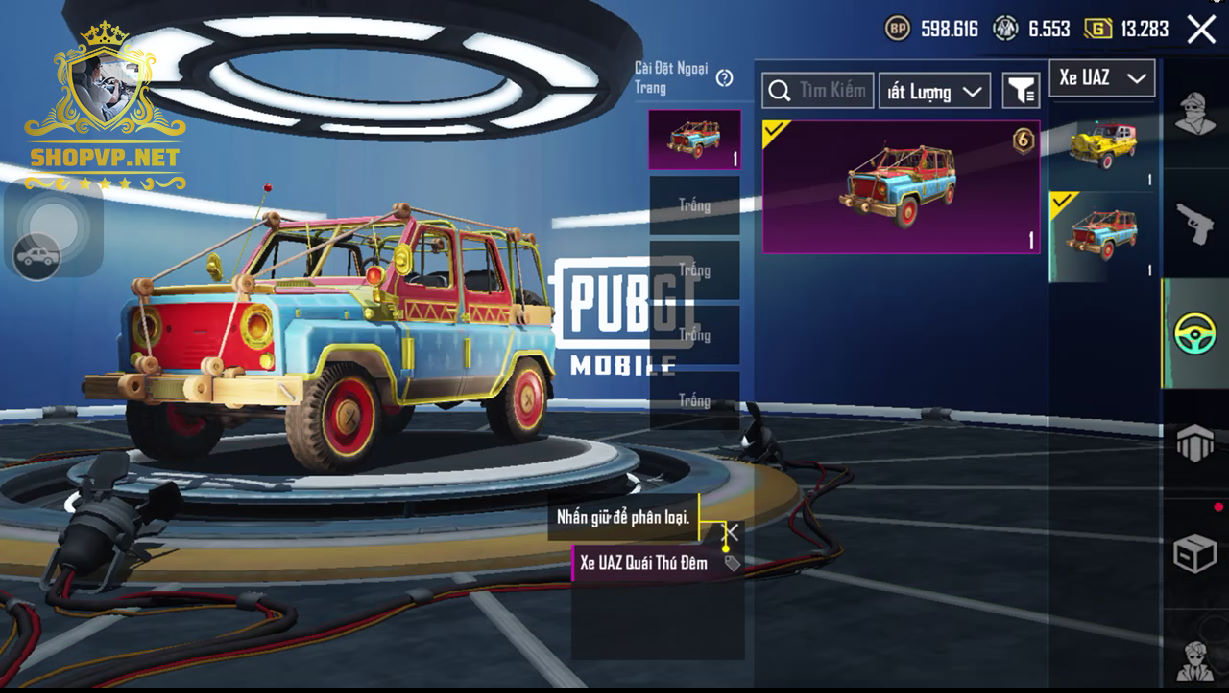Viewport: 1229px width, 693px height.
Task: Tap the BP currency coin icon
Action: (897, 29)
